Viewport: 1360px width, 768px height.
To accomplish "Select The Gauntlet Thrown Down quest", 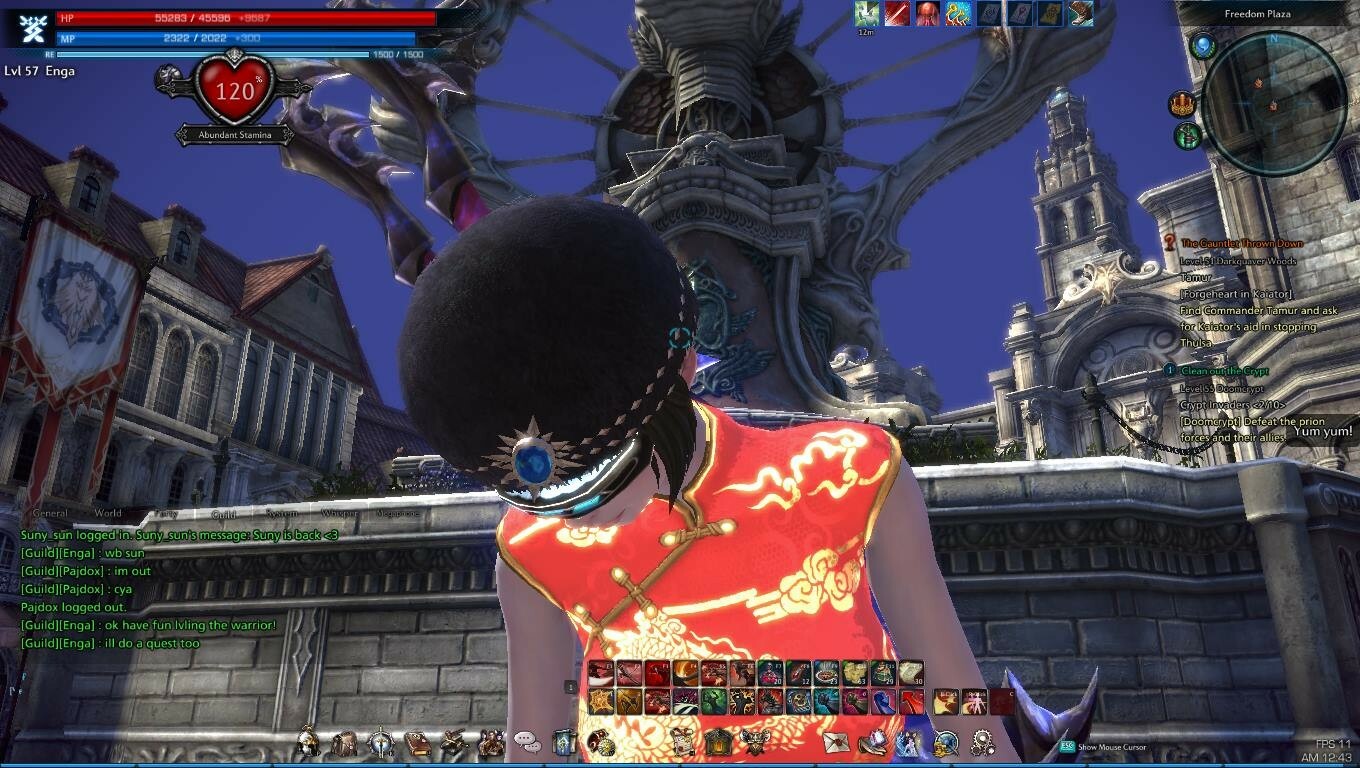I will click(1241, 243).
